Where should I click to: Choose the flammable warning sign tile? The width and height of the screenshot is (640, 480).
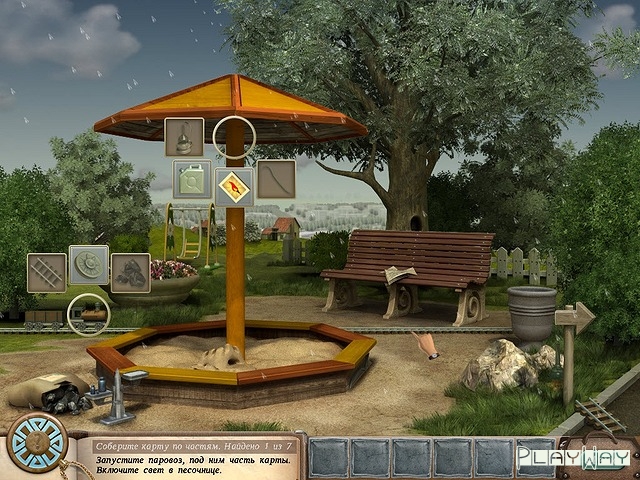tap(234, 185)
